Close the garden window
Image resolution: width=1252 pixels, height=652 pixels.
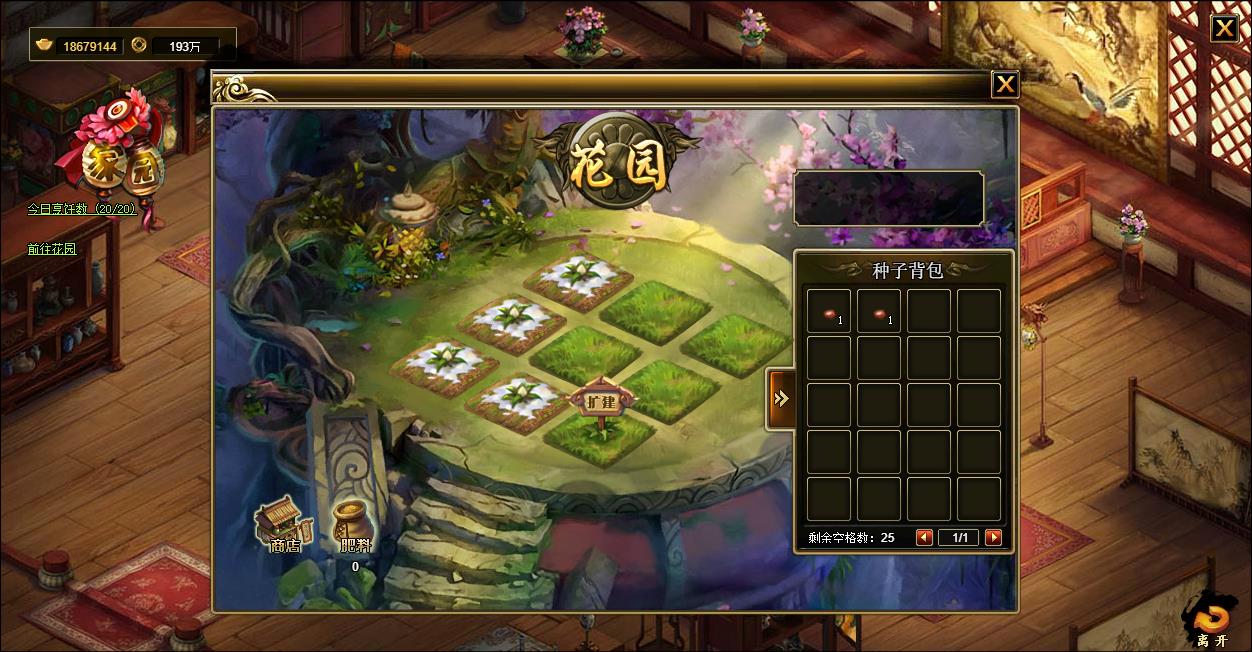[1005, 85]
